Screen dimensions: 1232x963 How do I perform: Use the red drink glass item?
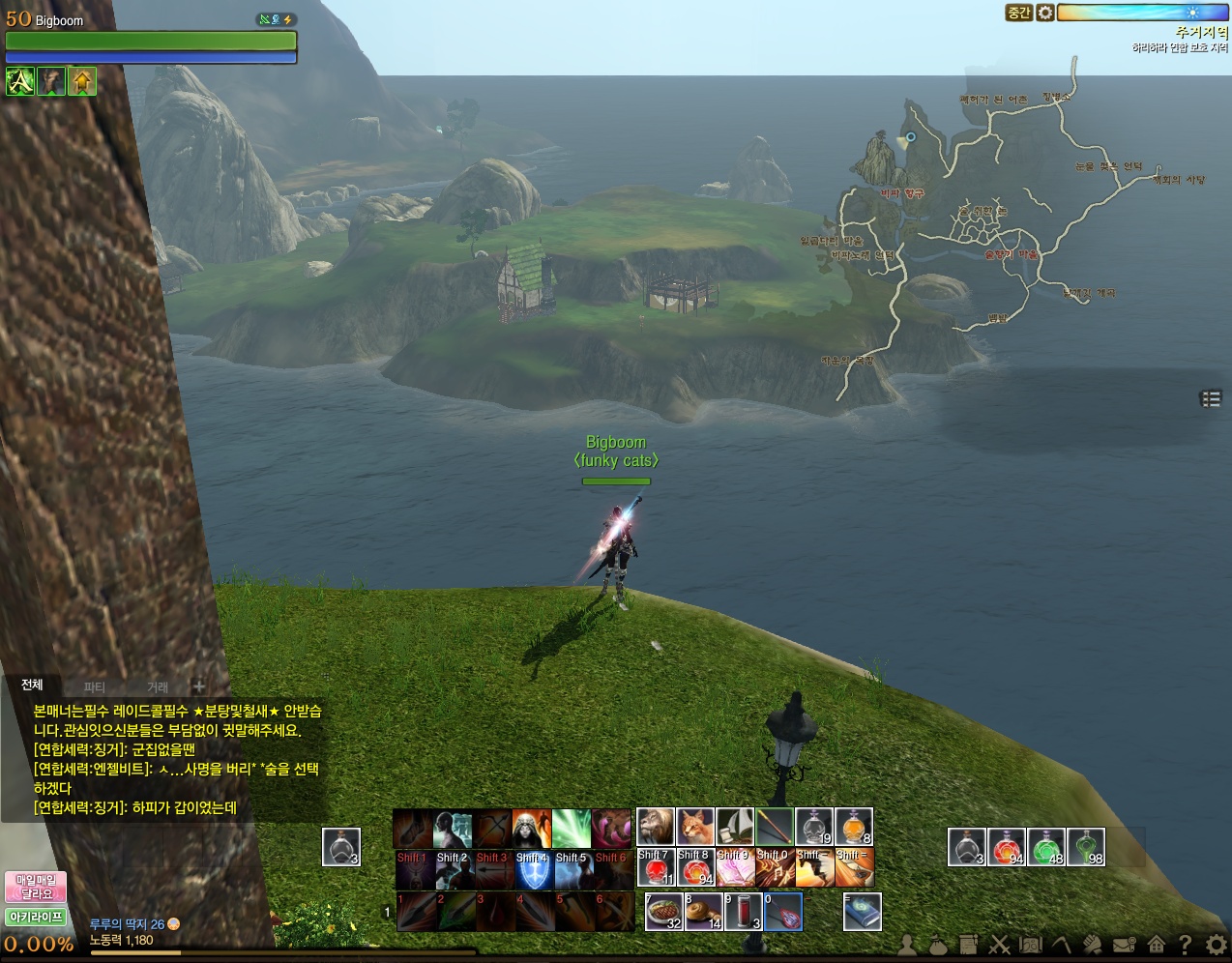pyautogui.click(x=744, y=912)
